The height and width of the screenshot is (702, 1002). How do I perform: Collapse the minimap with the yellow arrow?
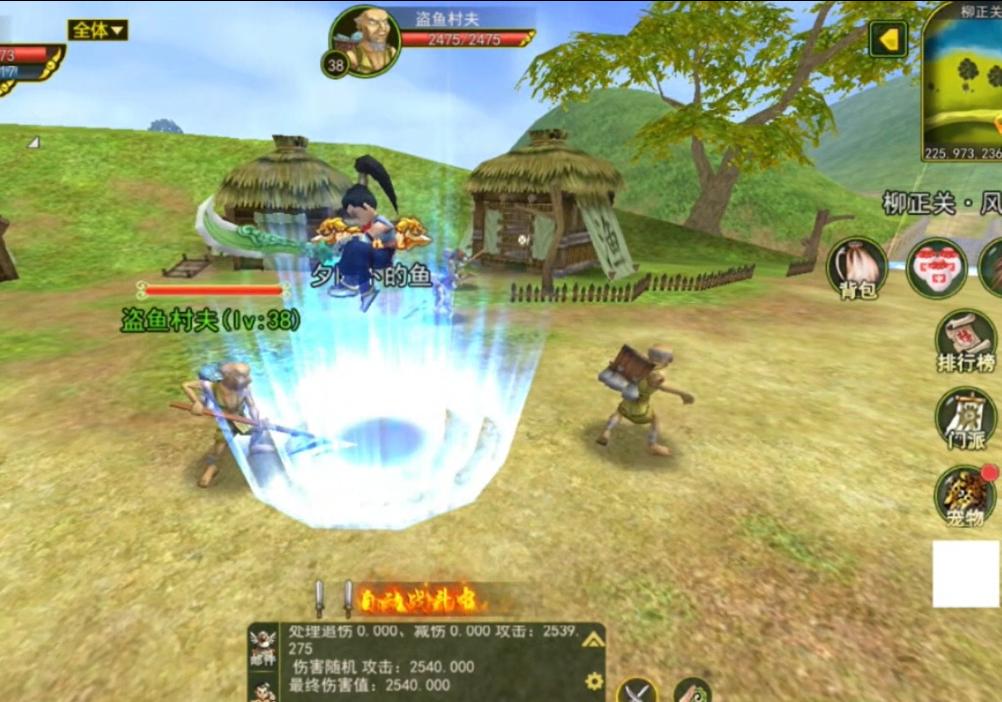tap(887, 40)
